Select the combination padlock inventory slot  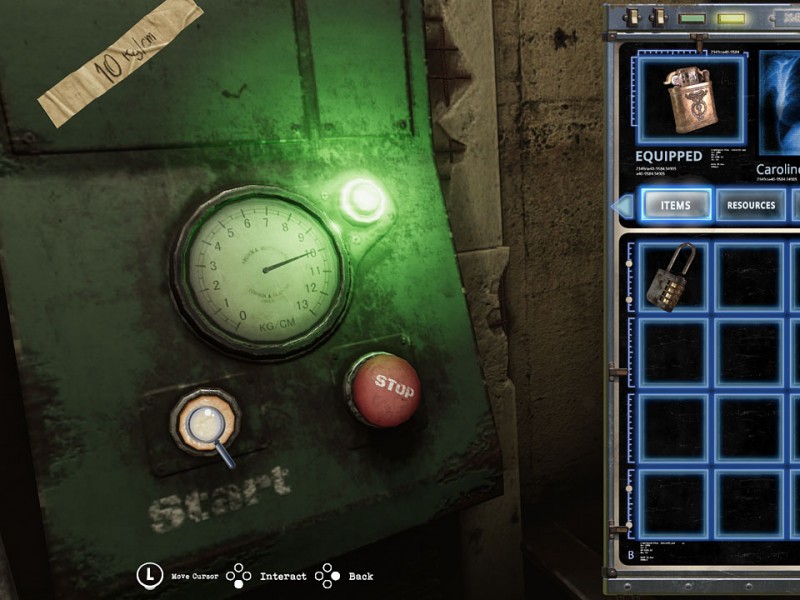(x=671, y=275)
